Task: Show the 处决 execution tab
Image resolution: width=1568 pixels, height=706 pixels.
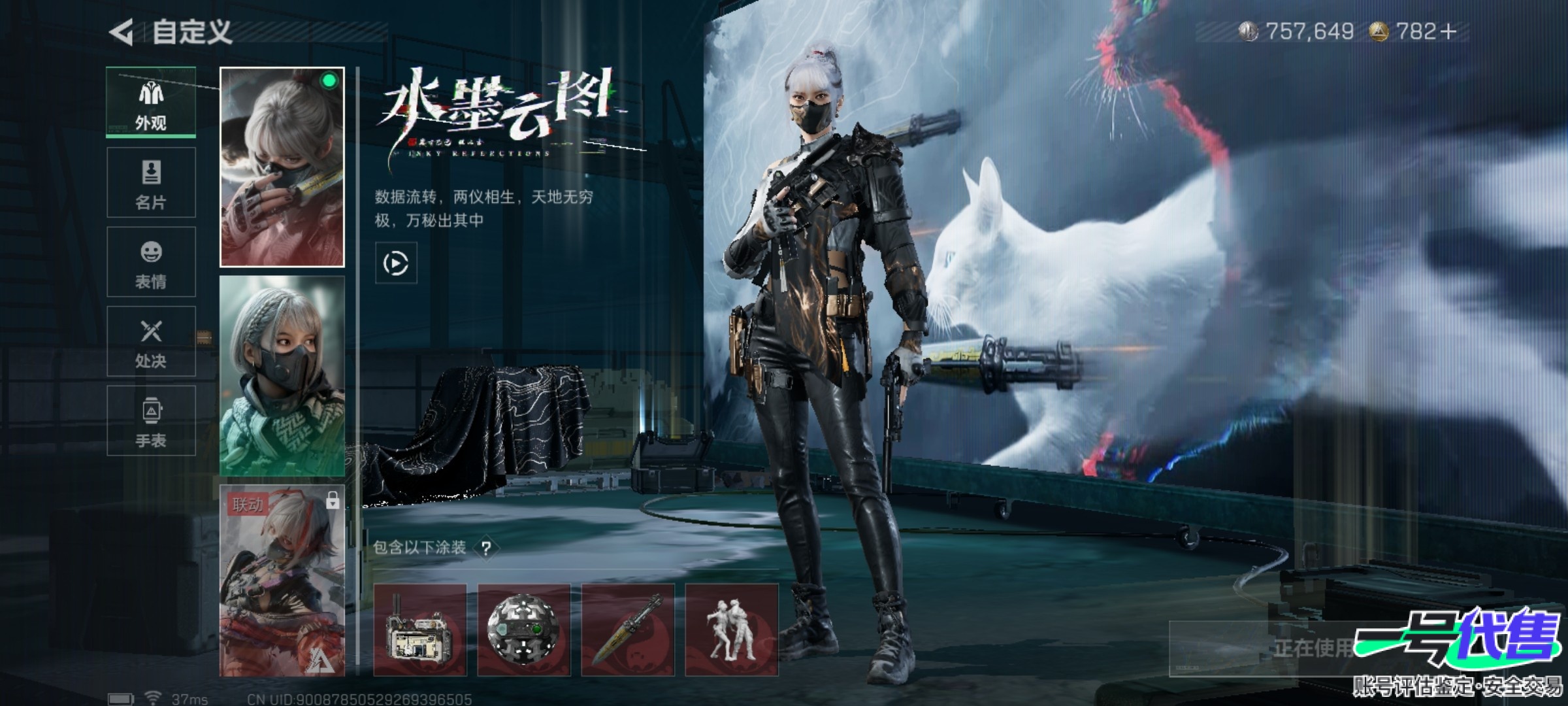Action: pyautogui.click(x=151, y=341)
